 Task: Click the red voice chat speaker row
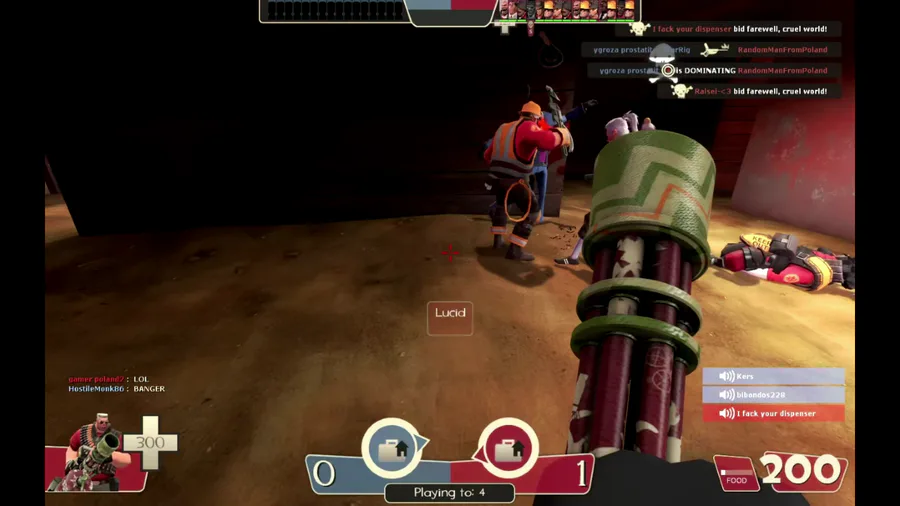click(773, 413)
